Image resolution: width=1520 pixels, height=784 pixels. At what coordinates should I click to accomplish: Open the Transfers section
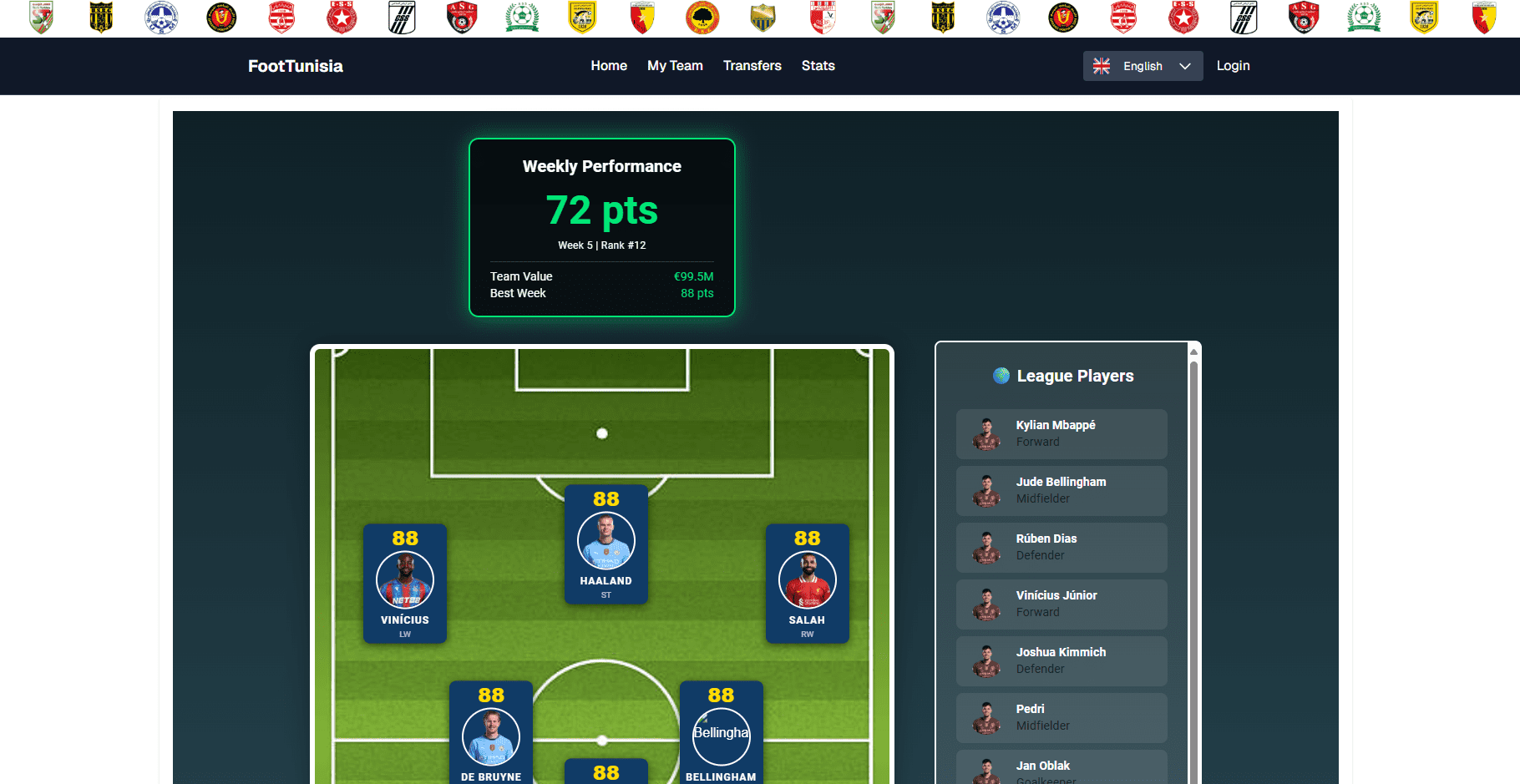pos(752,66)
